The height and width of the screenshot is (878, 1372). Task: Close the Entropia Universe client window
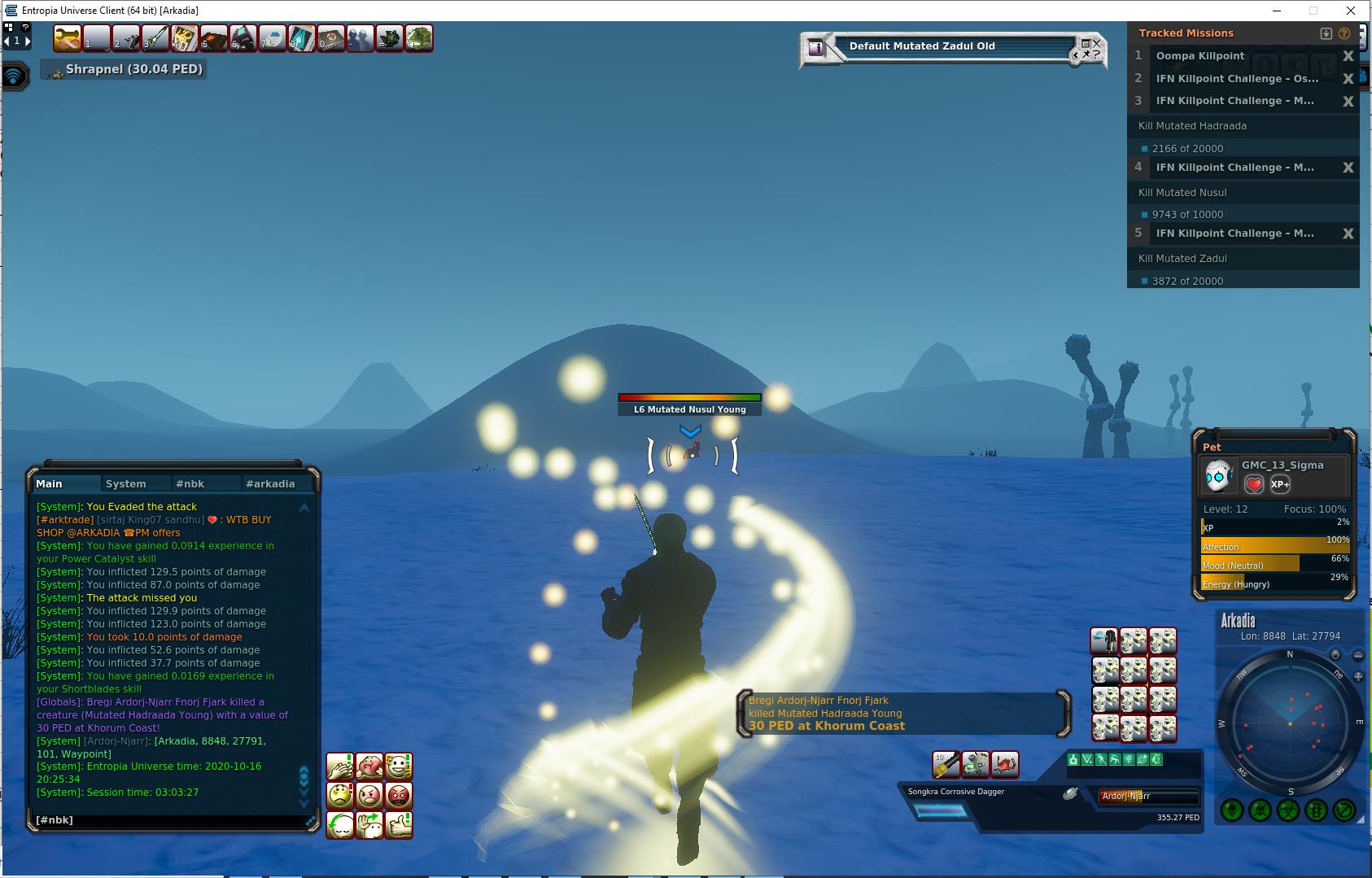(1352, 11)
